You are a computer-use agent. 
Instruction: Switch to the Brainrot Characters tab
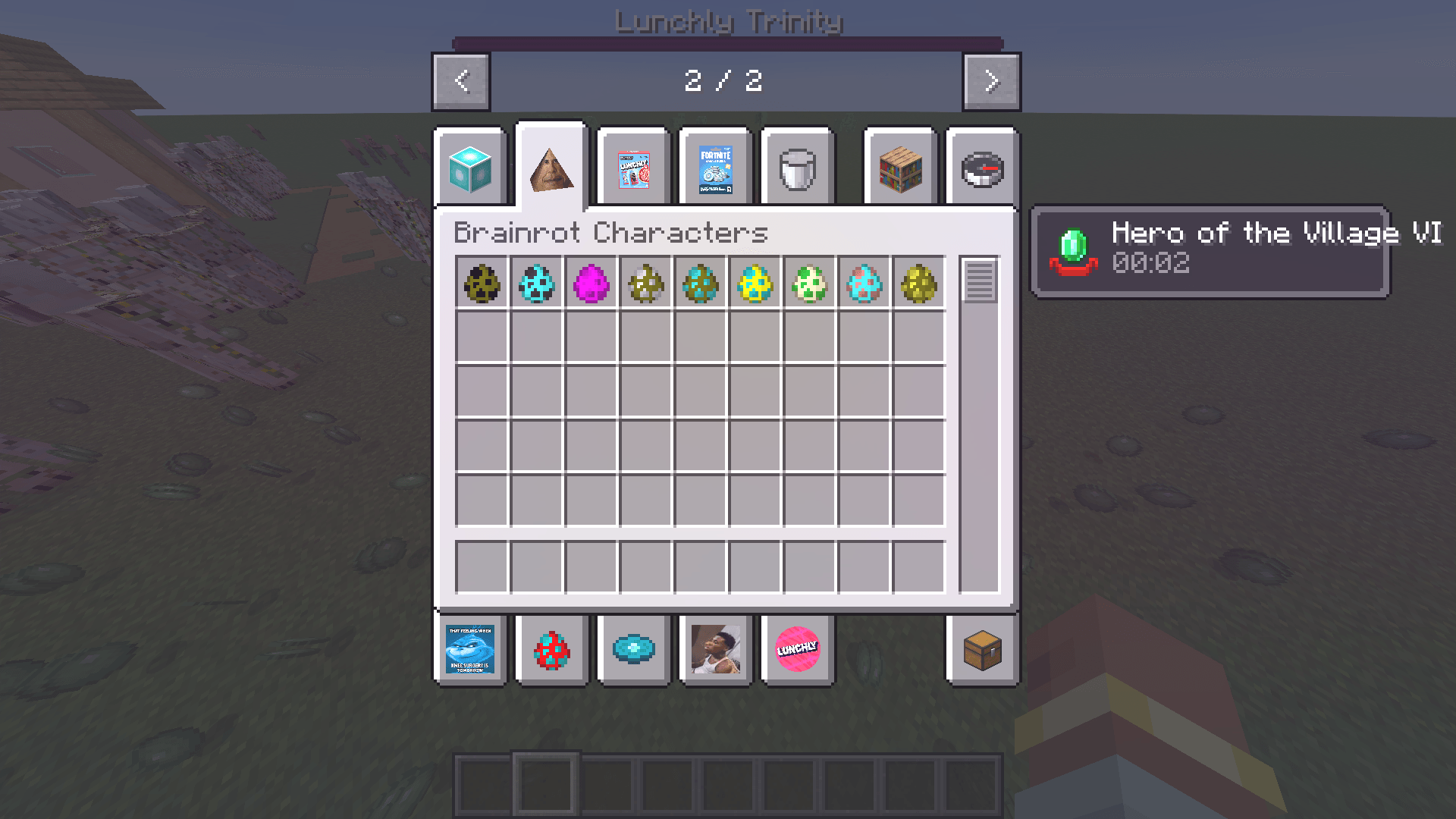coord(551,167)
